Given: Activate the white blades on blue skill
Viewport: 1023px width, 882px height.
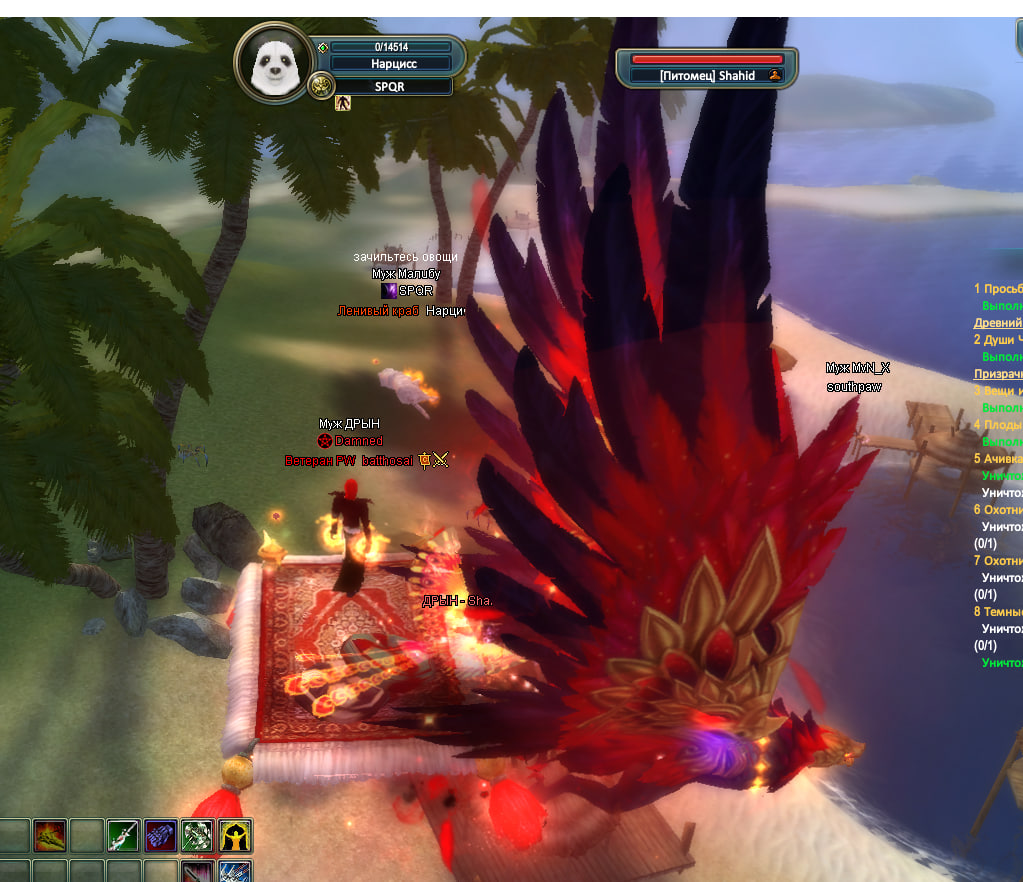Looking at the screenshot, I should click(x=235, y=872).
